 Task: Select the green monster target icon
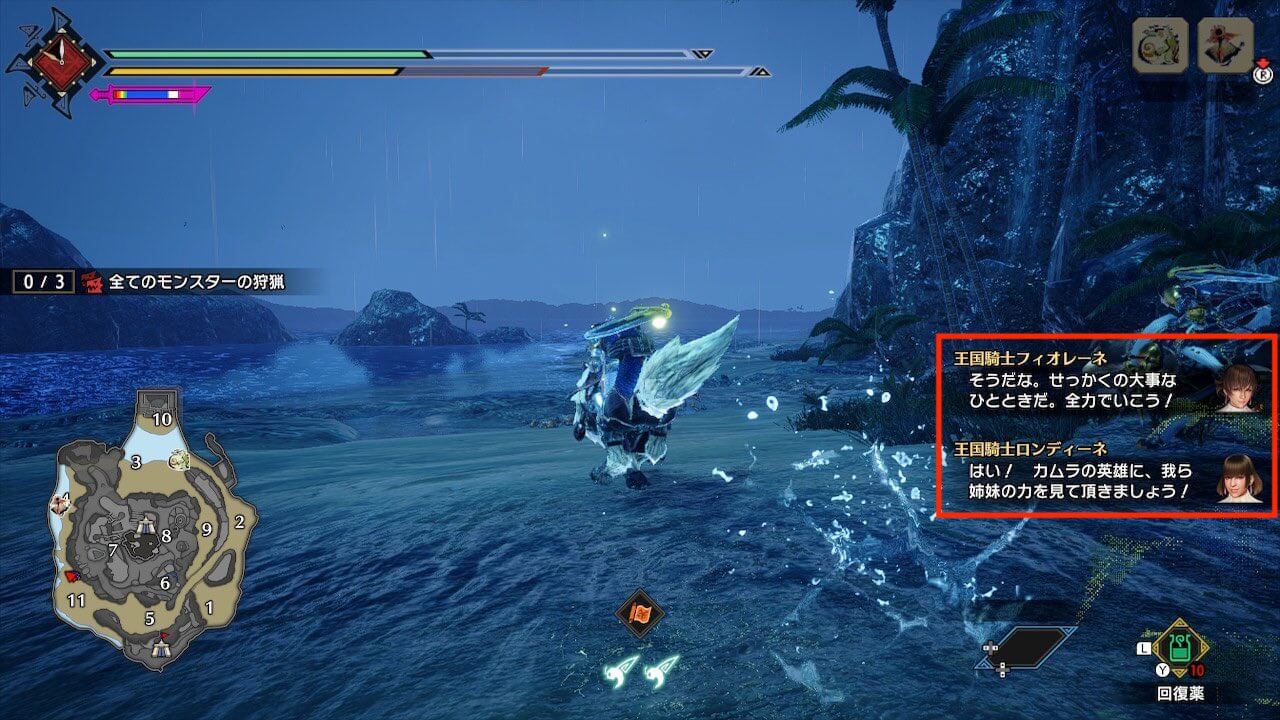point(1160,45)
